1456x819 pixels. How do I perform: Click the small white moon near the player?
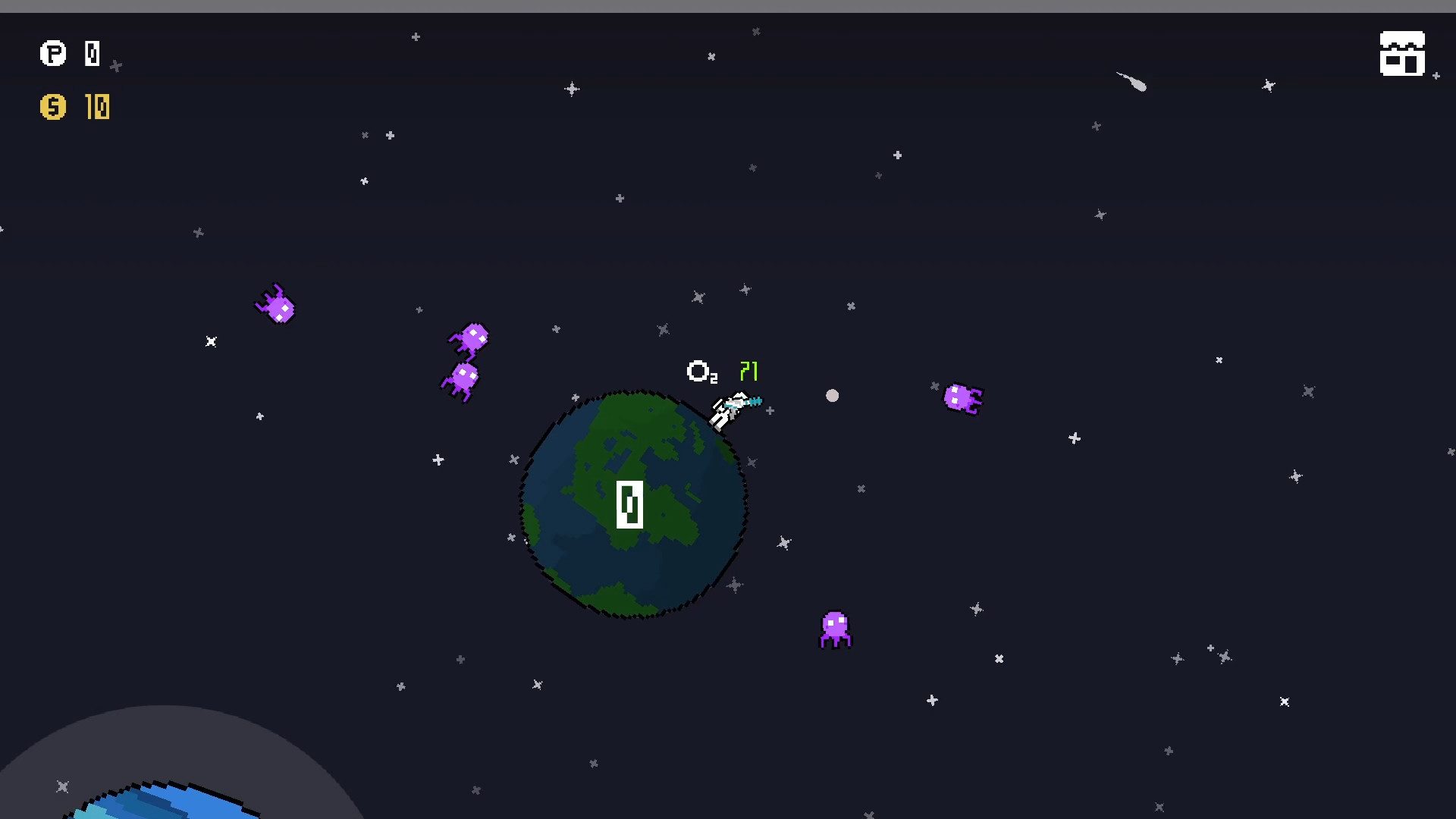tap(833, 396)
